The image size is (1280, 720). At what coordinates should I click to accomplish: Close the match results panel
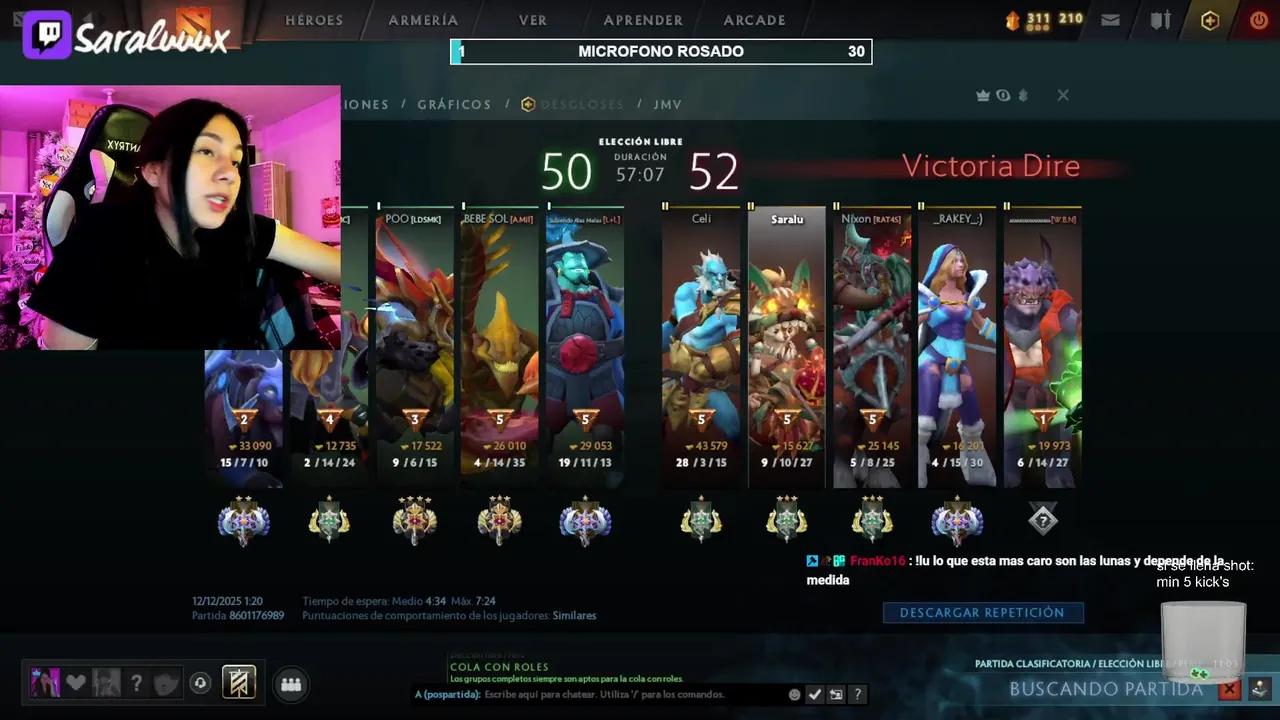pyautogui.click(x=1063, y=95)
